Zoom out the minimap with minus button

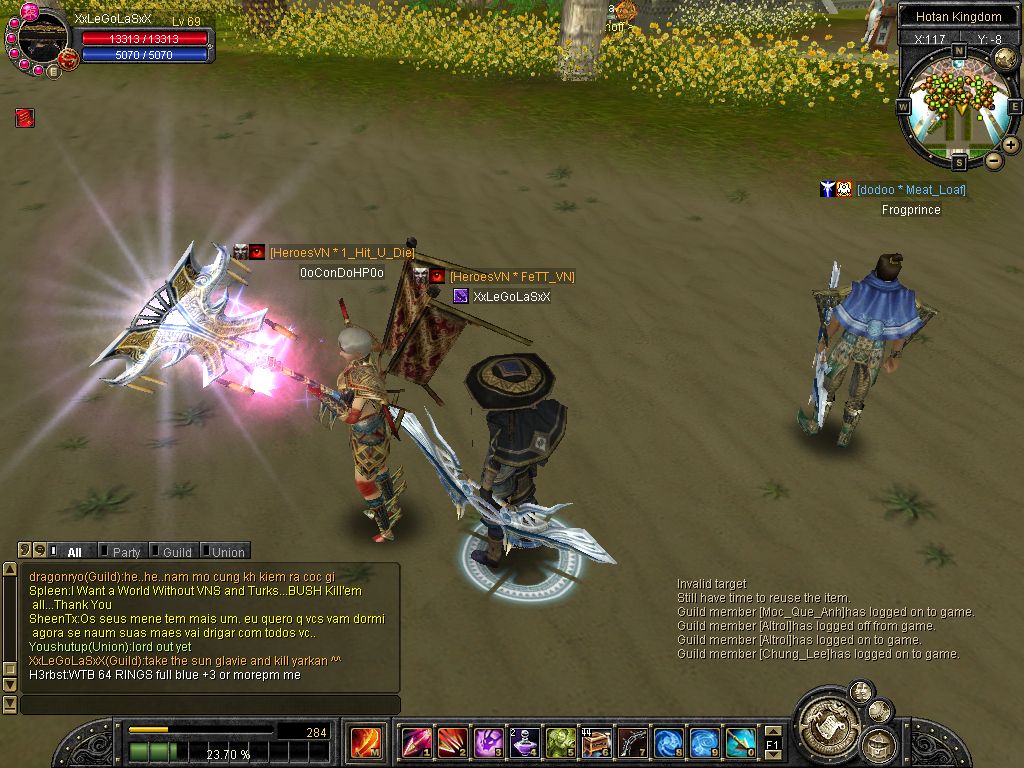click(994, 160)
